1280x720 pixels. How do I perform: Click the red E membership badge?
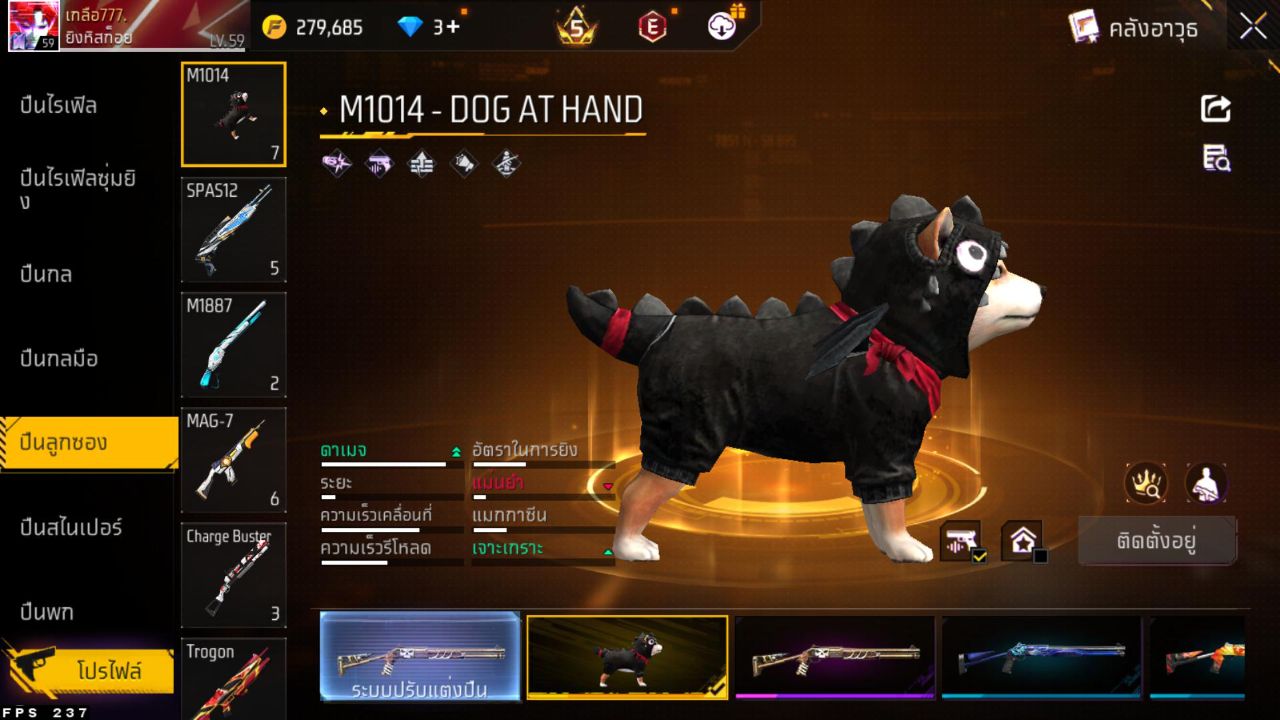tap(650, 27)
